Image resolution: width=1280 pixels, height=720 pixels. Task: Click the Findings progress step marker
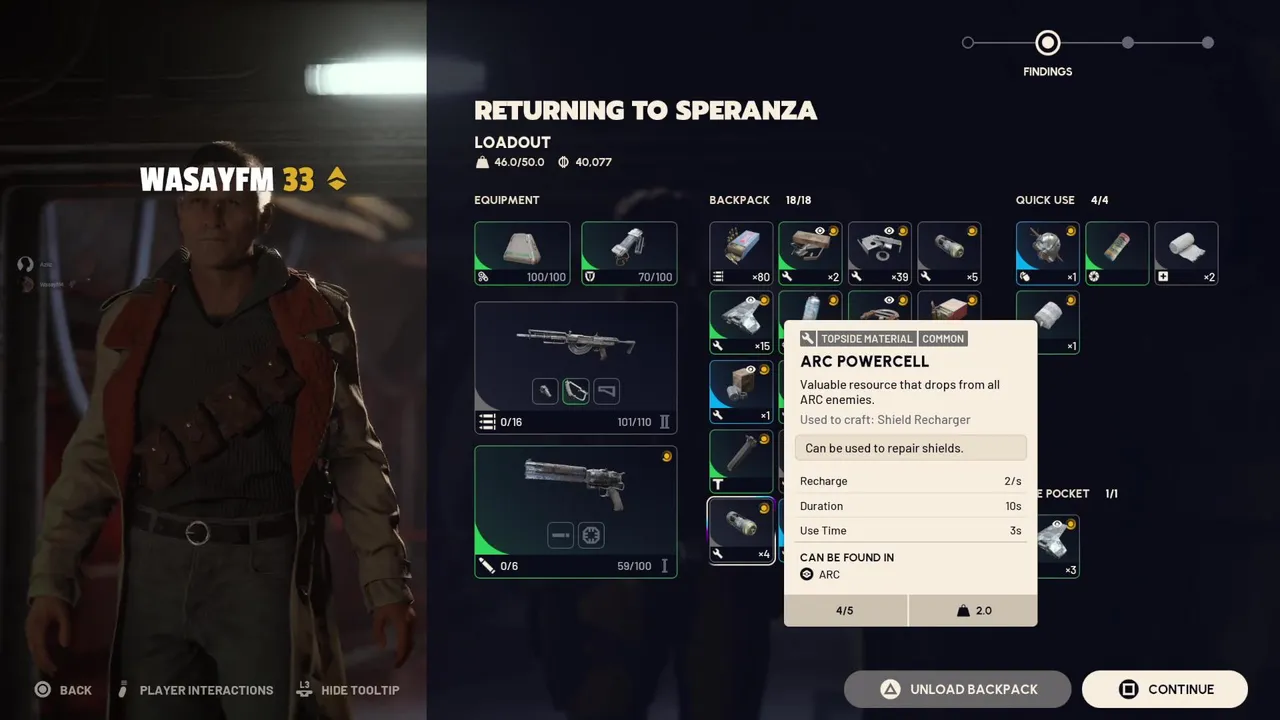(x=1047, y=43)
